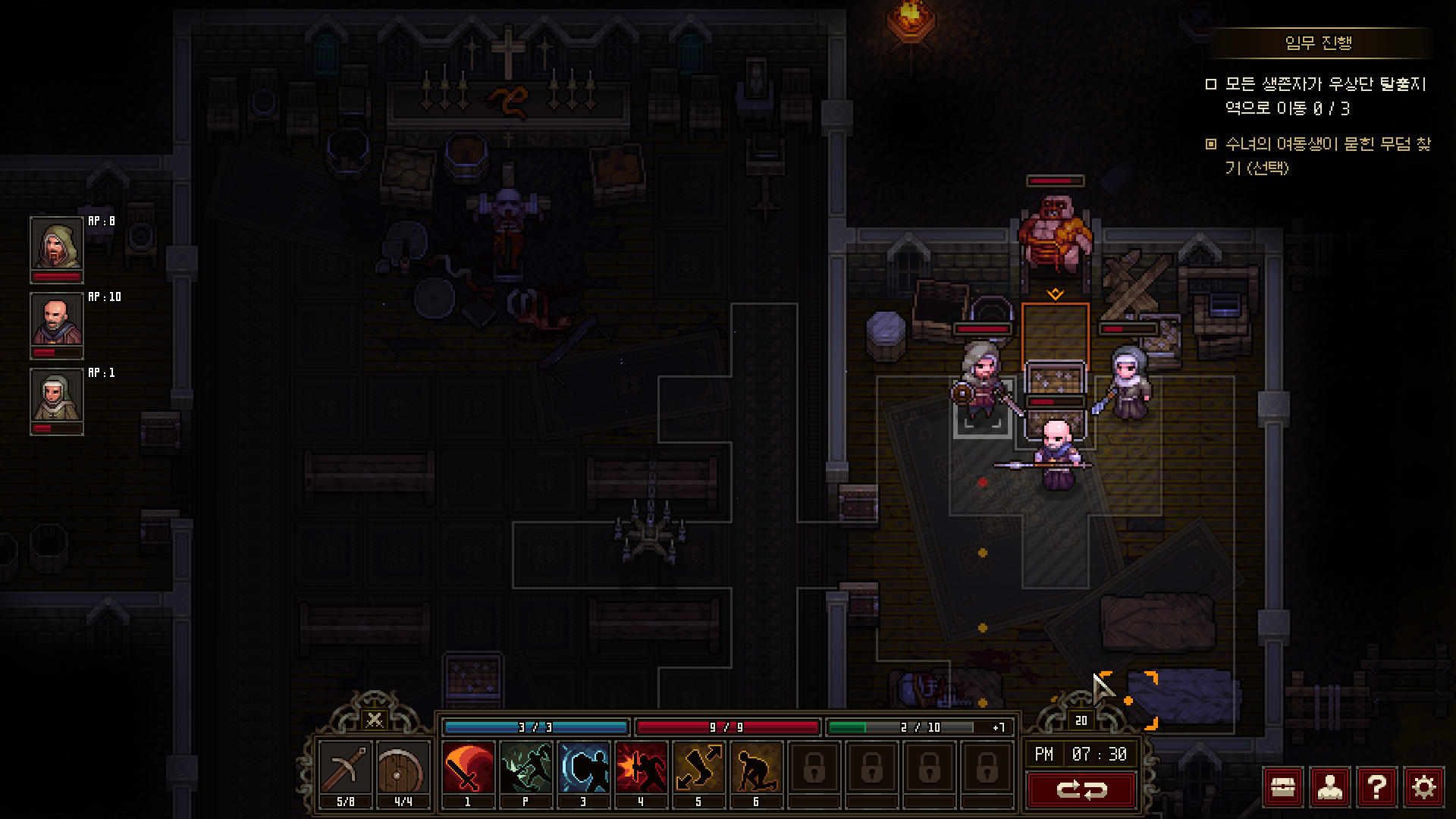Open the help question mark menu
1456x819 pixels.
click(1376, 788)
